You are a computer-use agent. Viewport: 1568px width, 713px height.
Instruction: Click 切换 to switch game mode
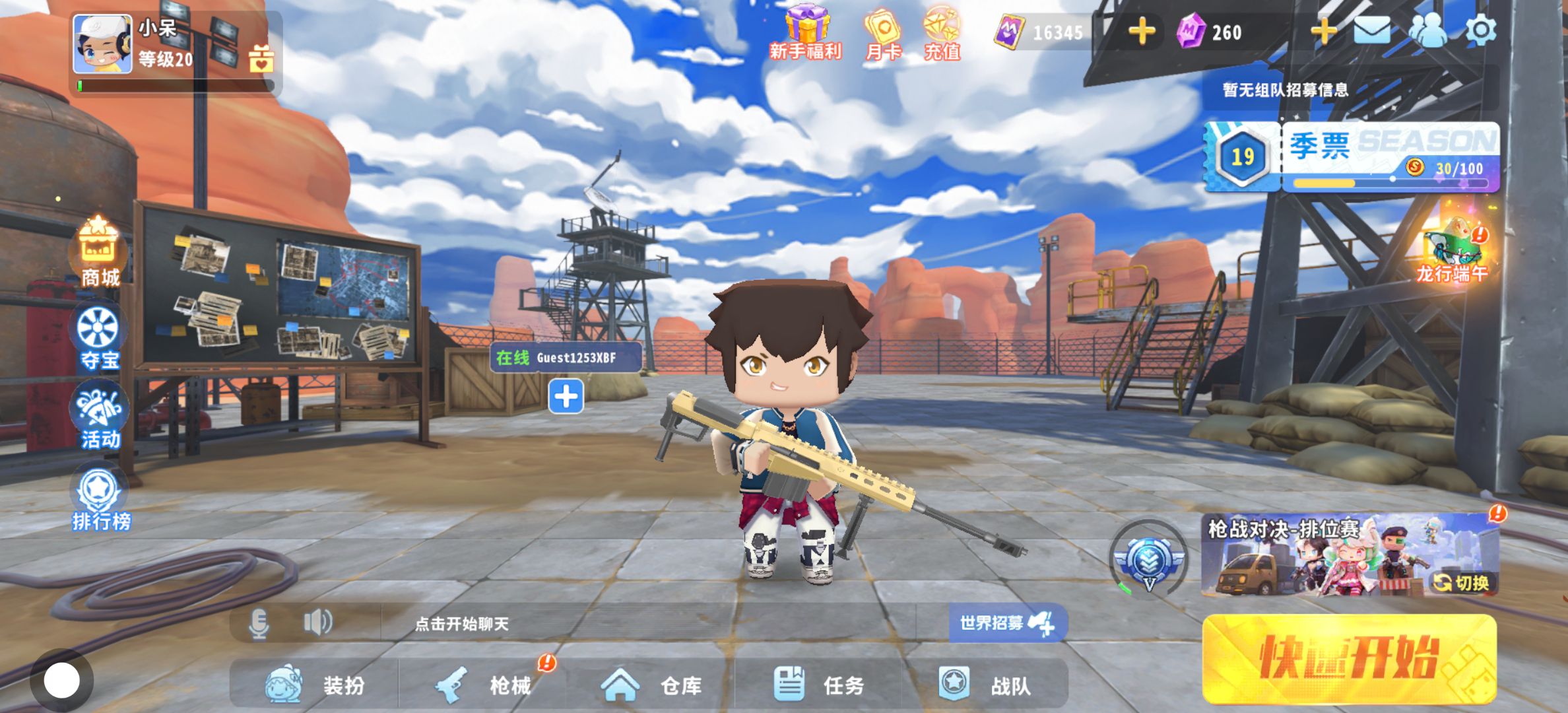(1462, 582)
